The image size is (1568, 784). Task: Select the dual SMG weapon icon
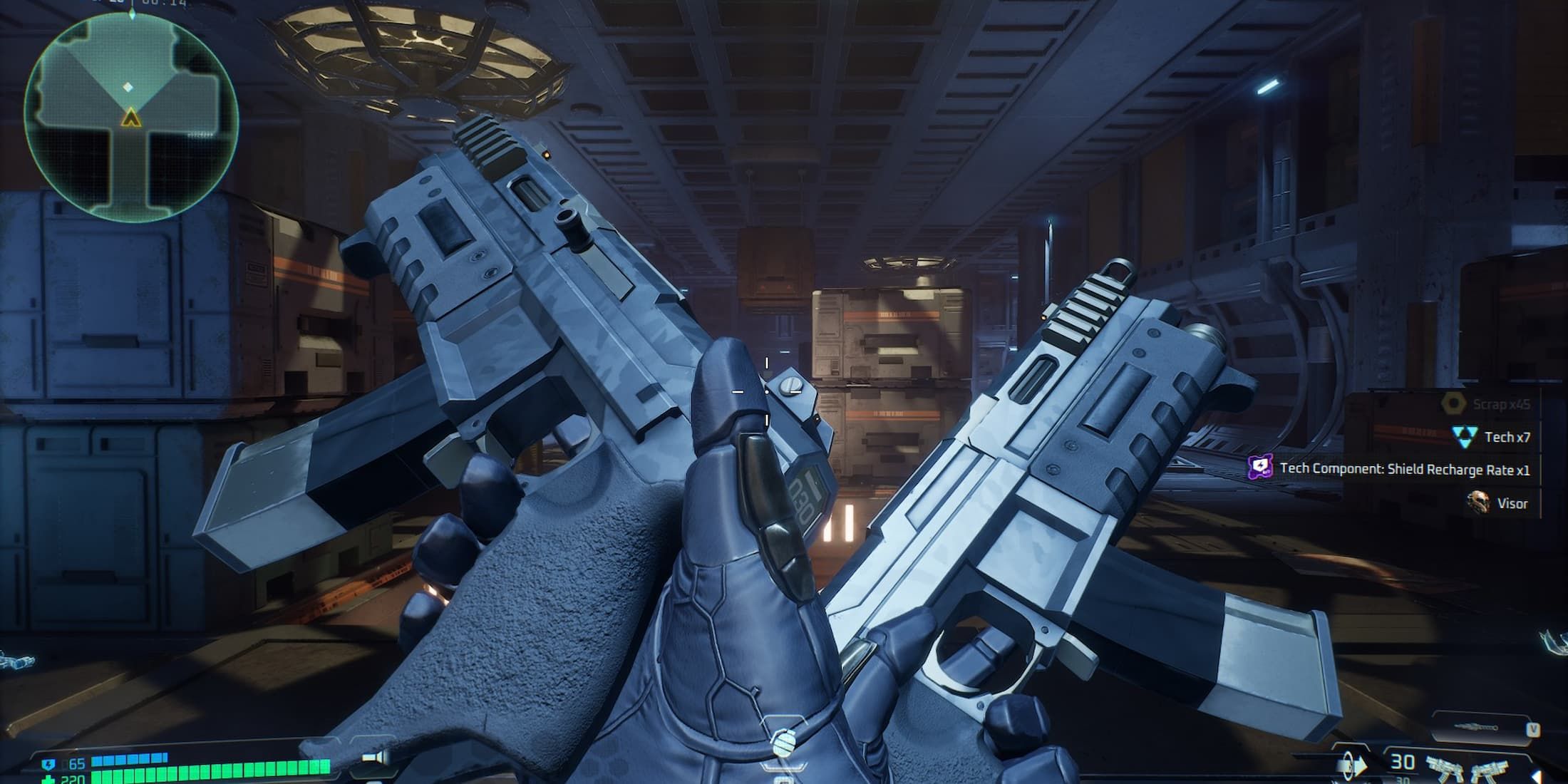[x=1463, y=767]
